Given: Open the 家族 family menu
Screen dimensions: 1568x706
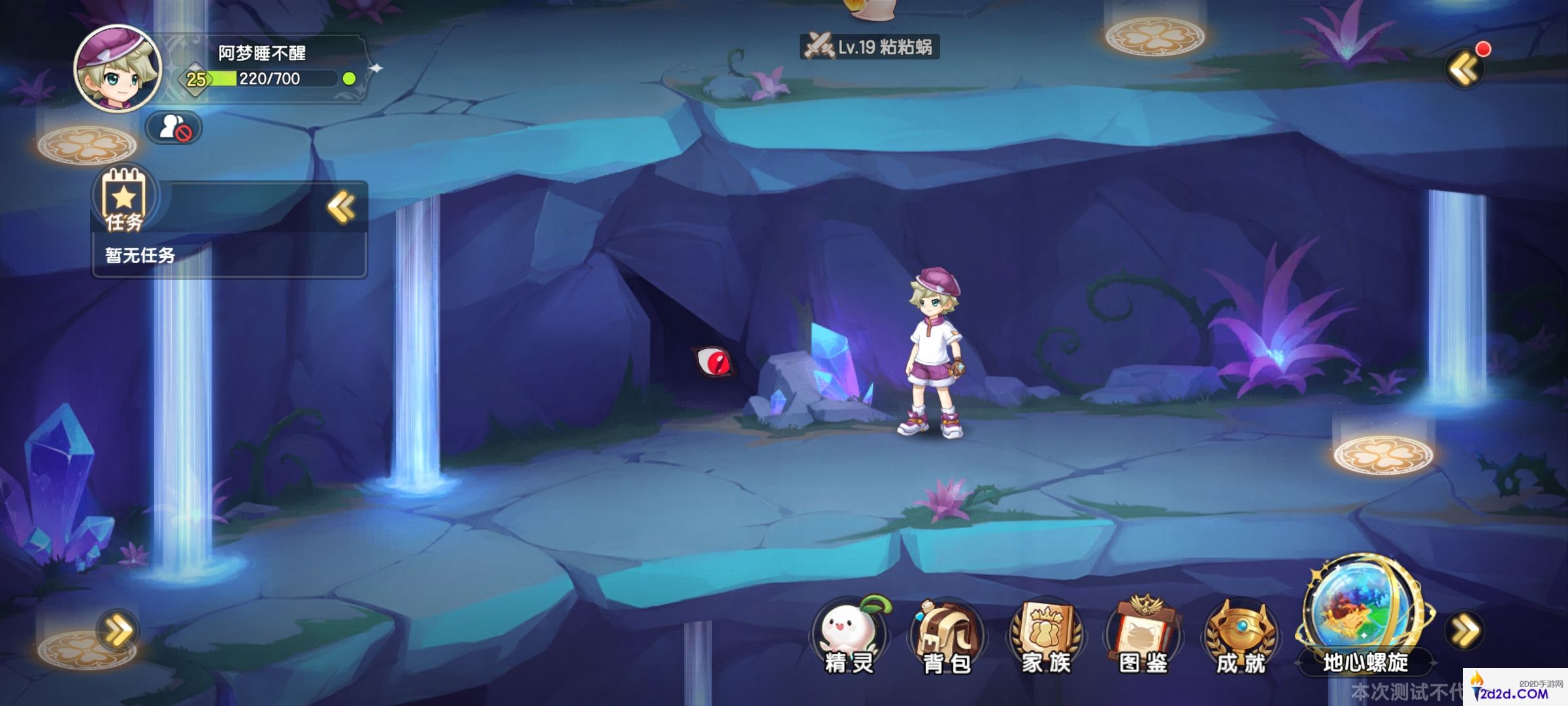Looking at the screenshot, I should point(1045,635).
